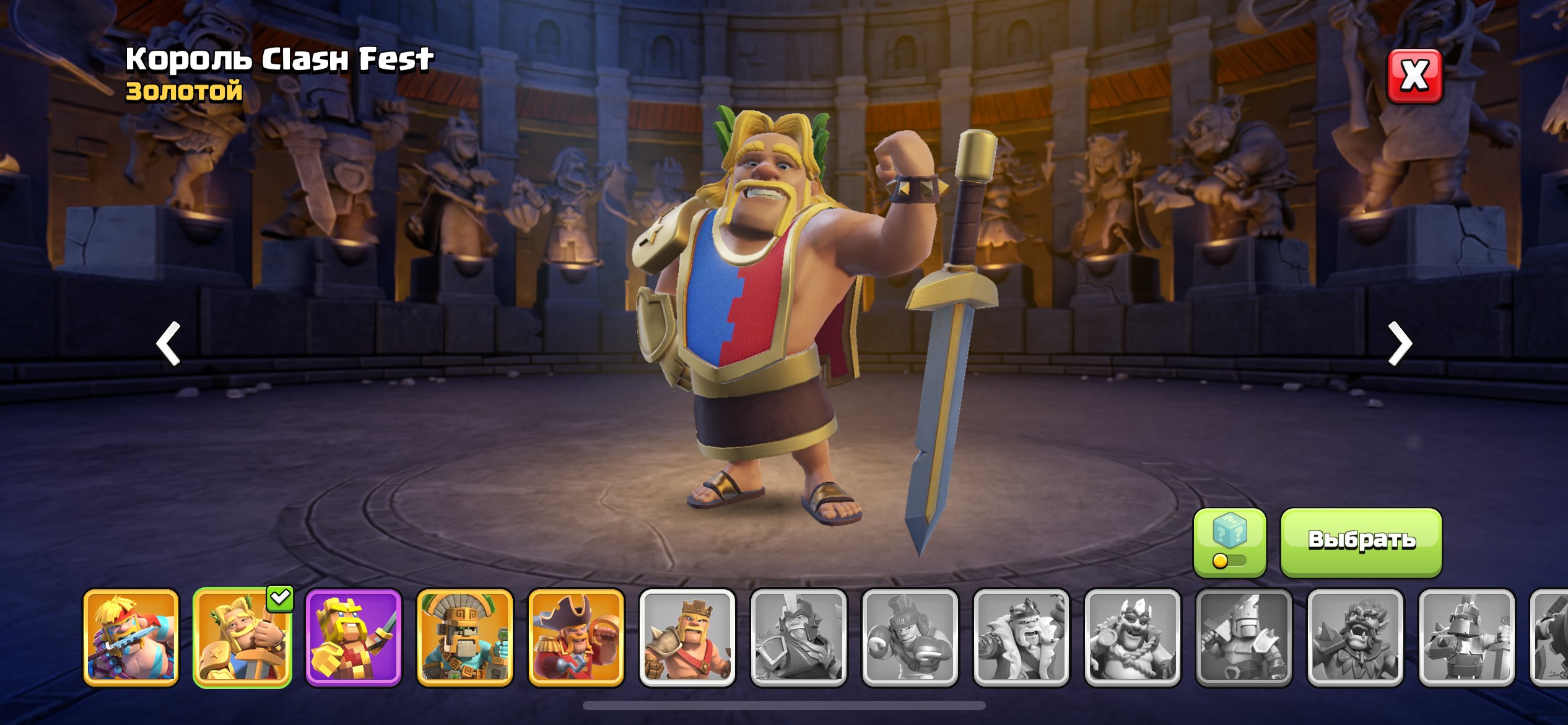Show the next skin with right arrow
This screenshot has width=1568, height=725.
[1399, 343]
